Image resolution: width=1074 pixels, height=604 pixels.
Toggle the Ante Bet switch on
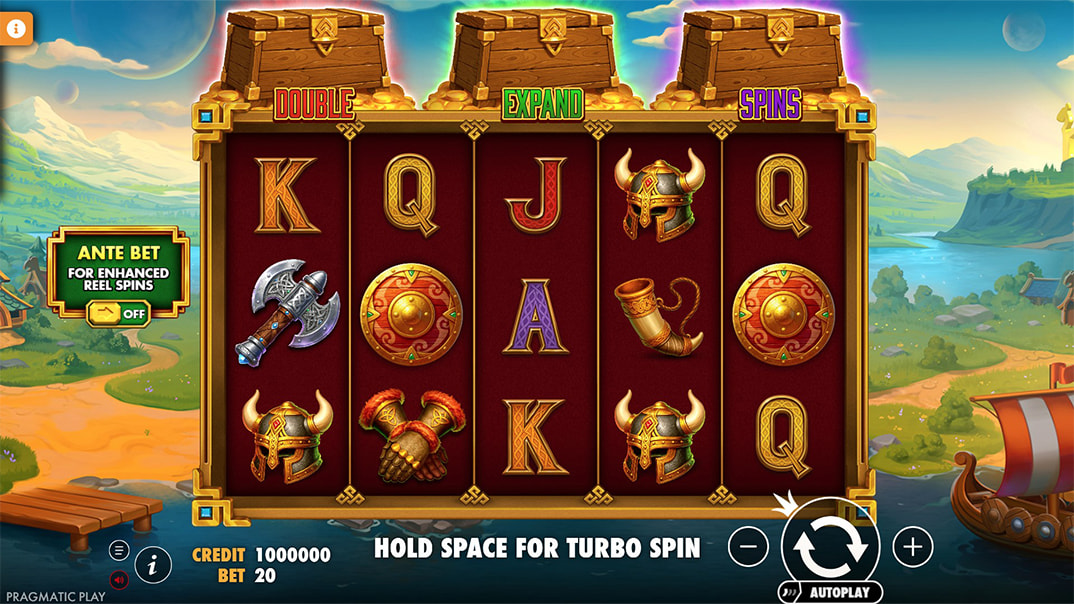[x=118, y=314]
